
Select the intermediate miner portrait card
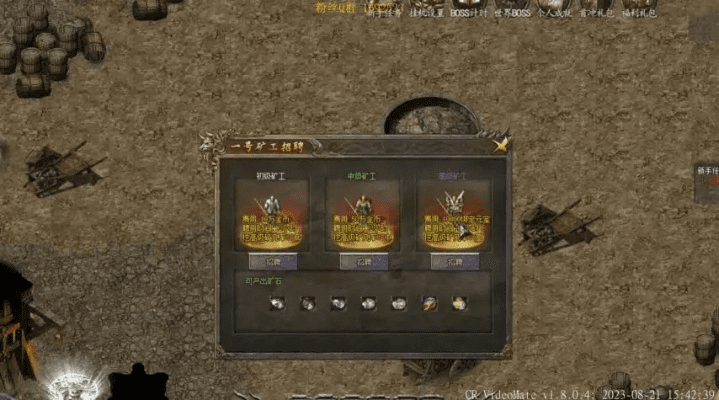[364, 214]
